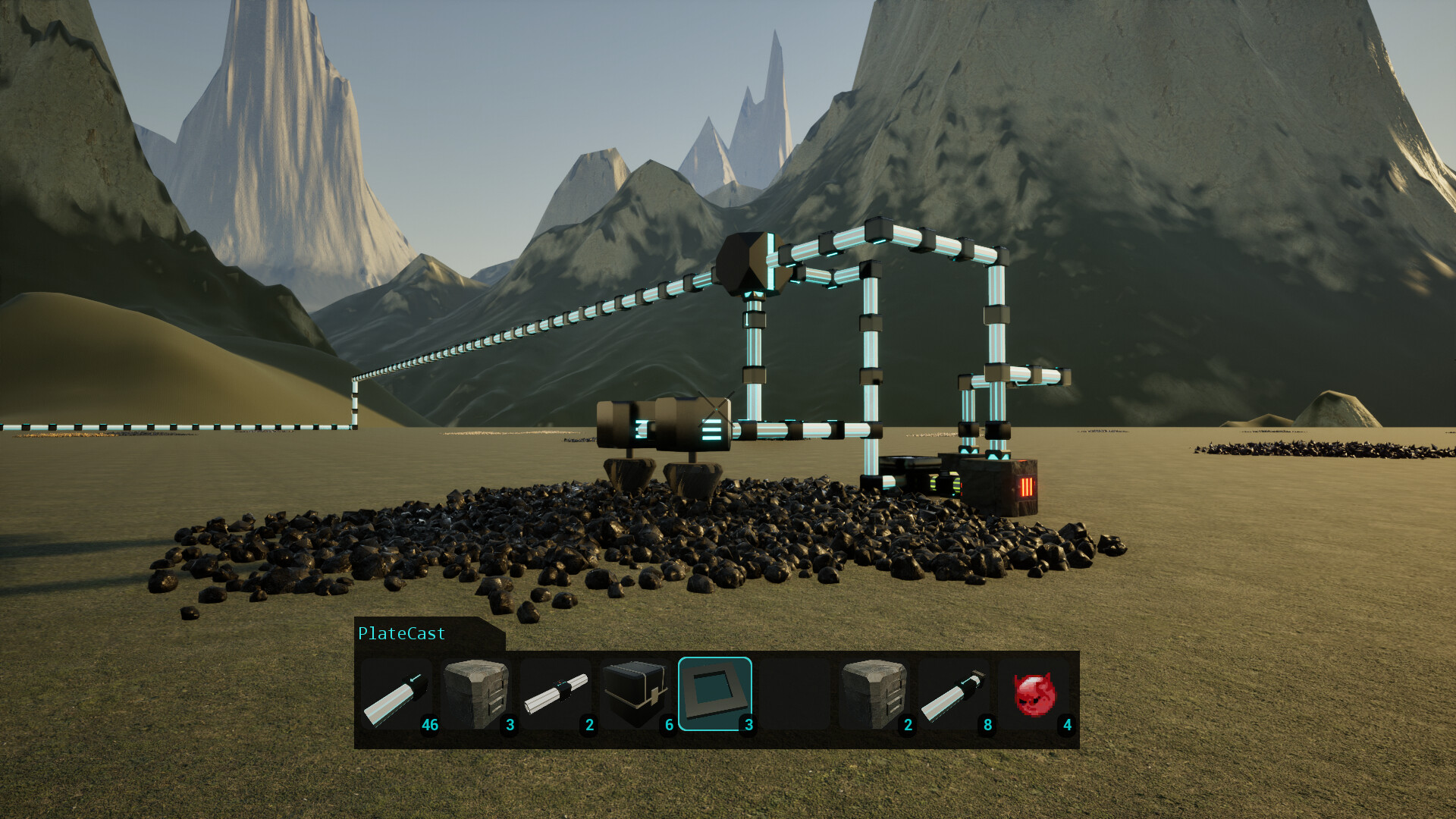
Task: Click the count badge showing 6 on the crate
Action: pyautogui.click(x=668, y=726)
